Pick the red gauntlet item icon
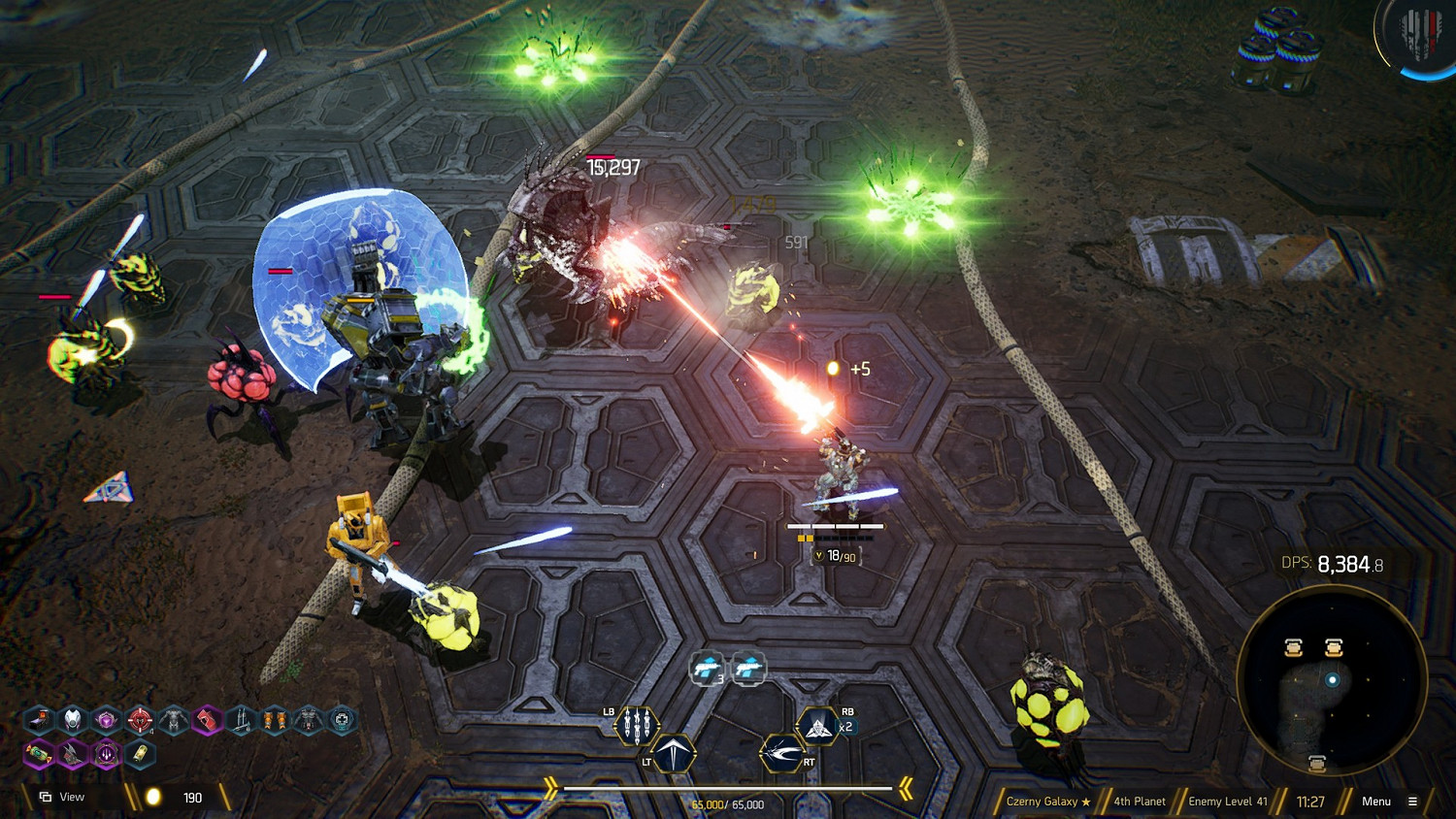Viewport: 1456px width, 819px height. 207,720
